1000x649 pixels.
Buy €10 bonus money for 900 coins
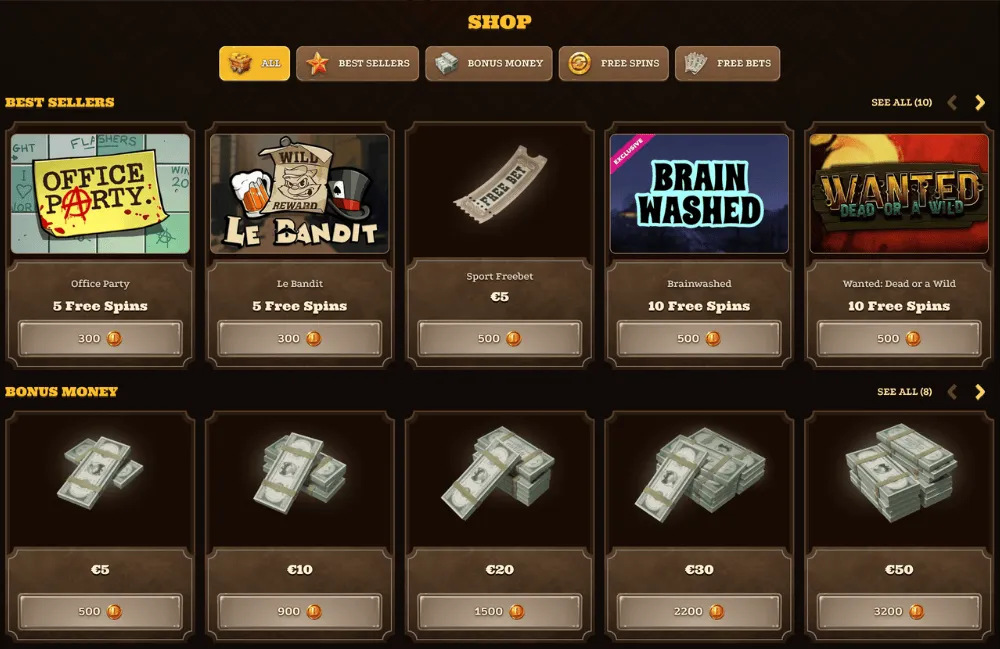tap(299, 611)
